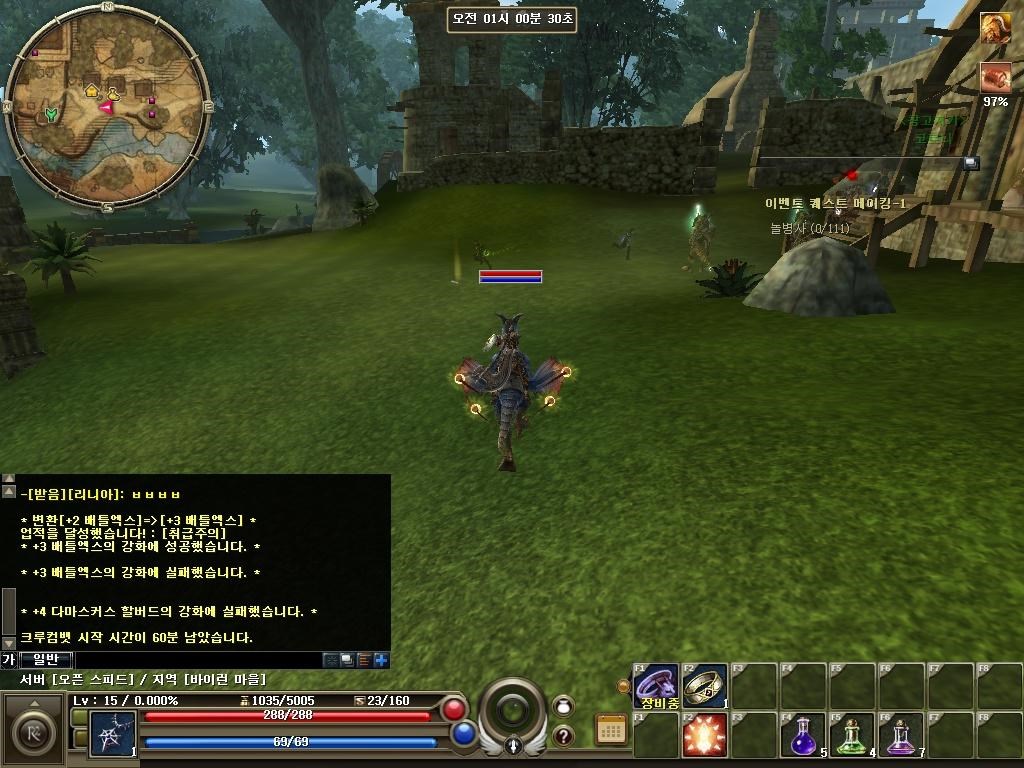Toggle the quest tracker window button
1024x768 pixels.
coord(970,163)
